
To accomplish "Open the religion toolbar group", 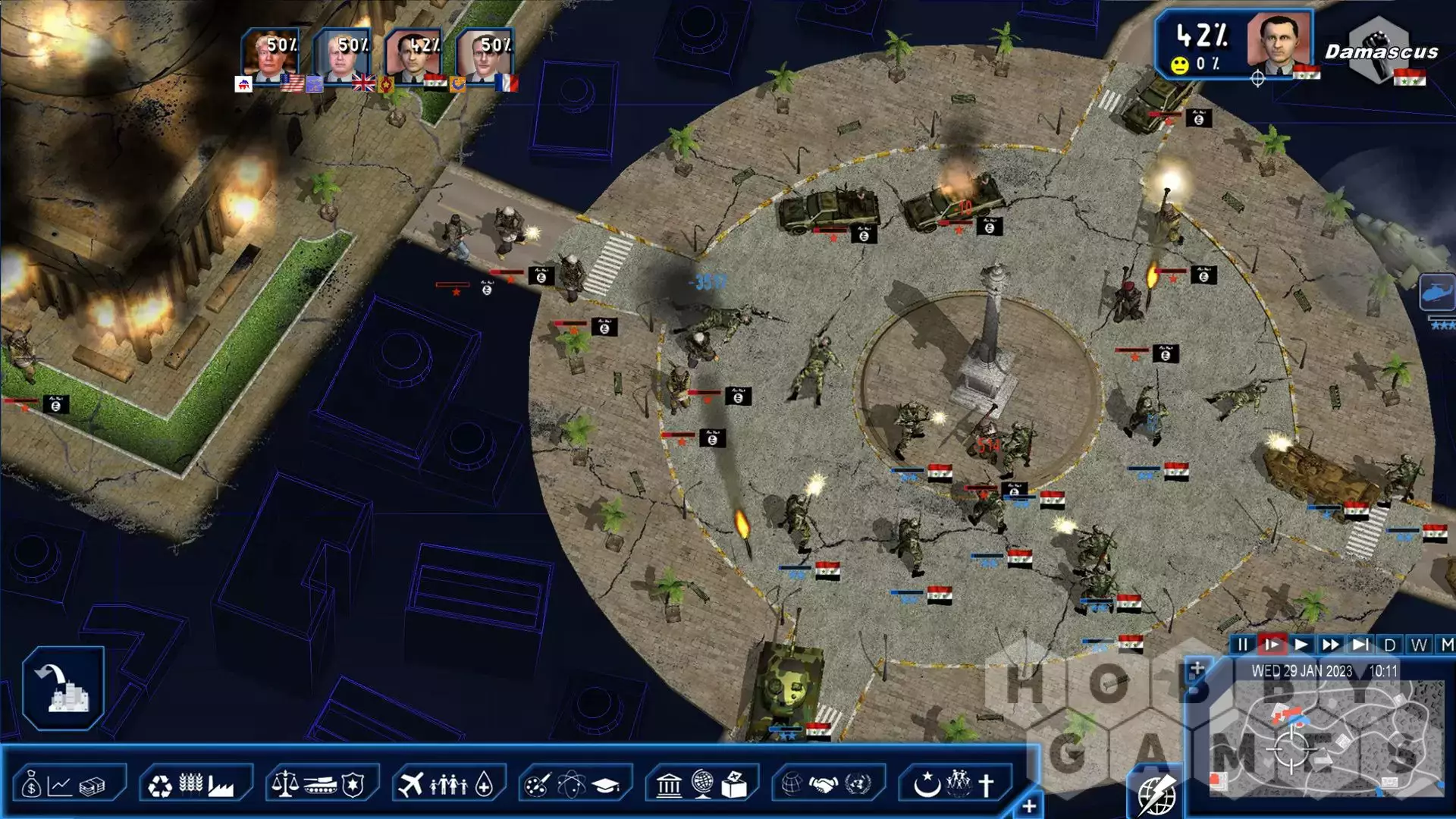I will [x=955, y=785].
